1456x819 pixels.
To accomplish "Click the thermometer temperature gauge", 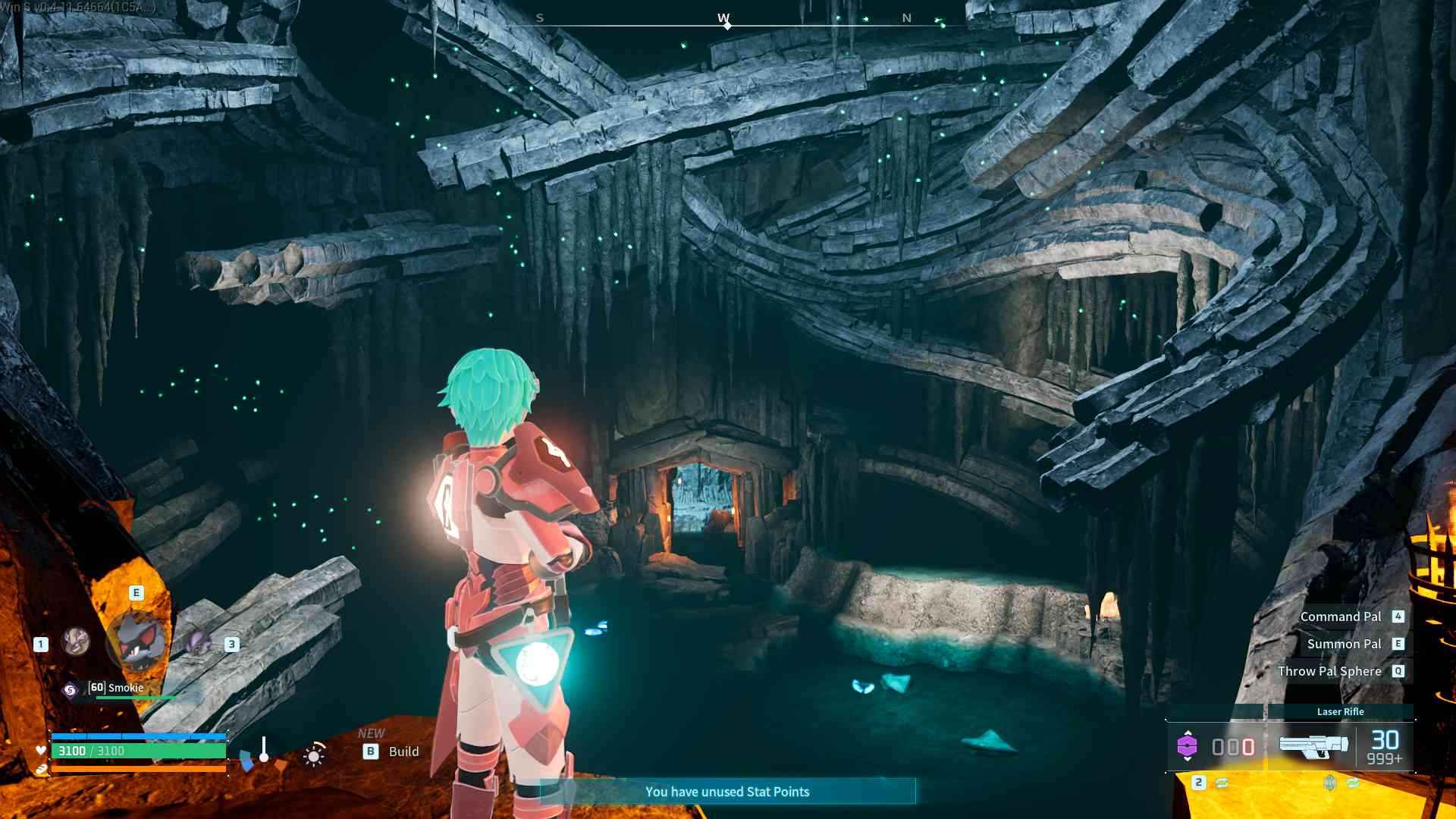I will 264,749.
